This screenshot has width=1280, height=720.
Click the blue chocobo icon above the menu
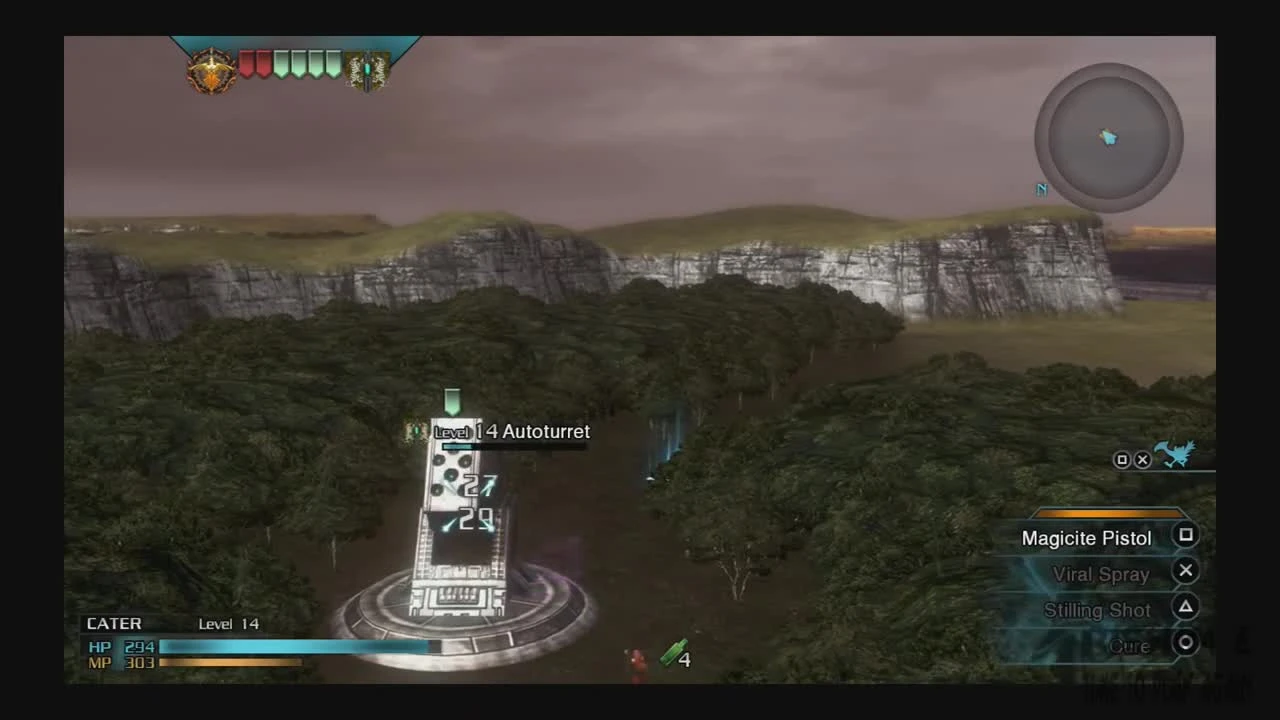point(1174,455)
